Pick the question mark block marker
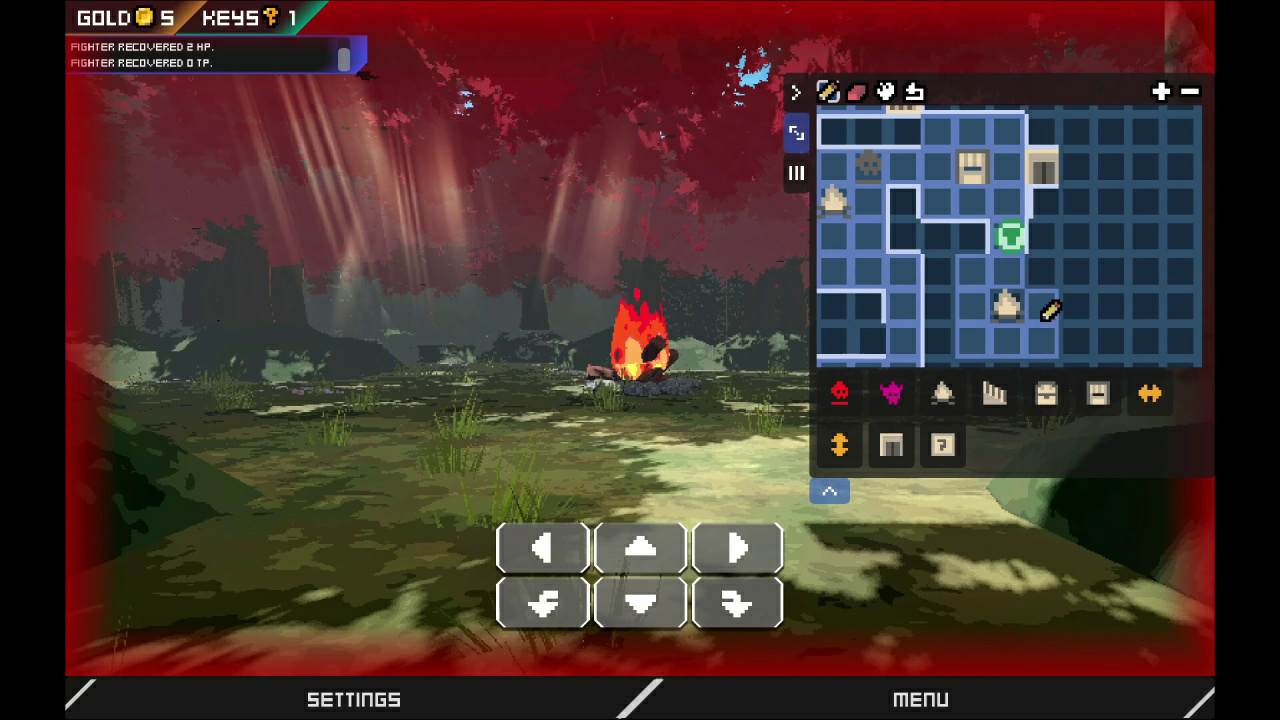Image resolution: width=1280 pixels, height=720 pixels. tap(942, 445)
